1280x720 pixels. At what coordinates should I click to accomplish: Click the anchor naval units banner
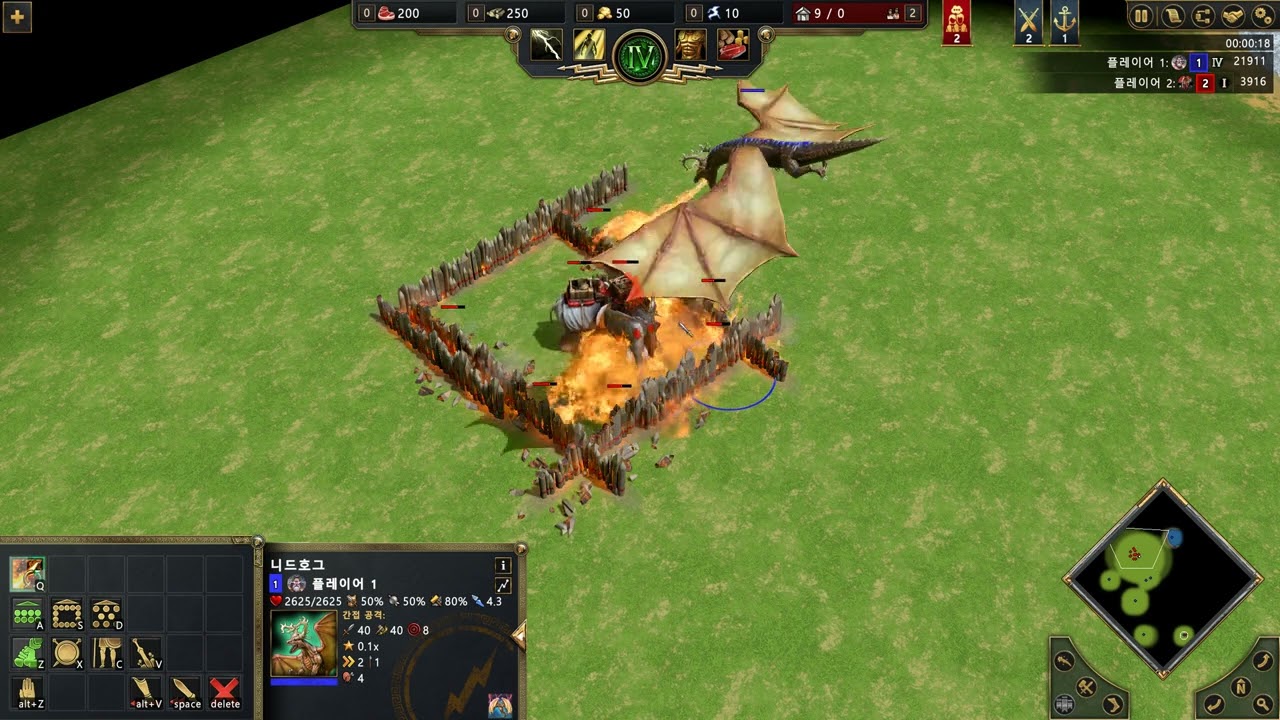coord(1065,22)
